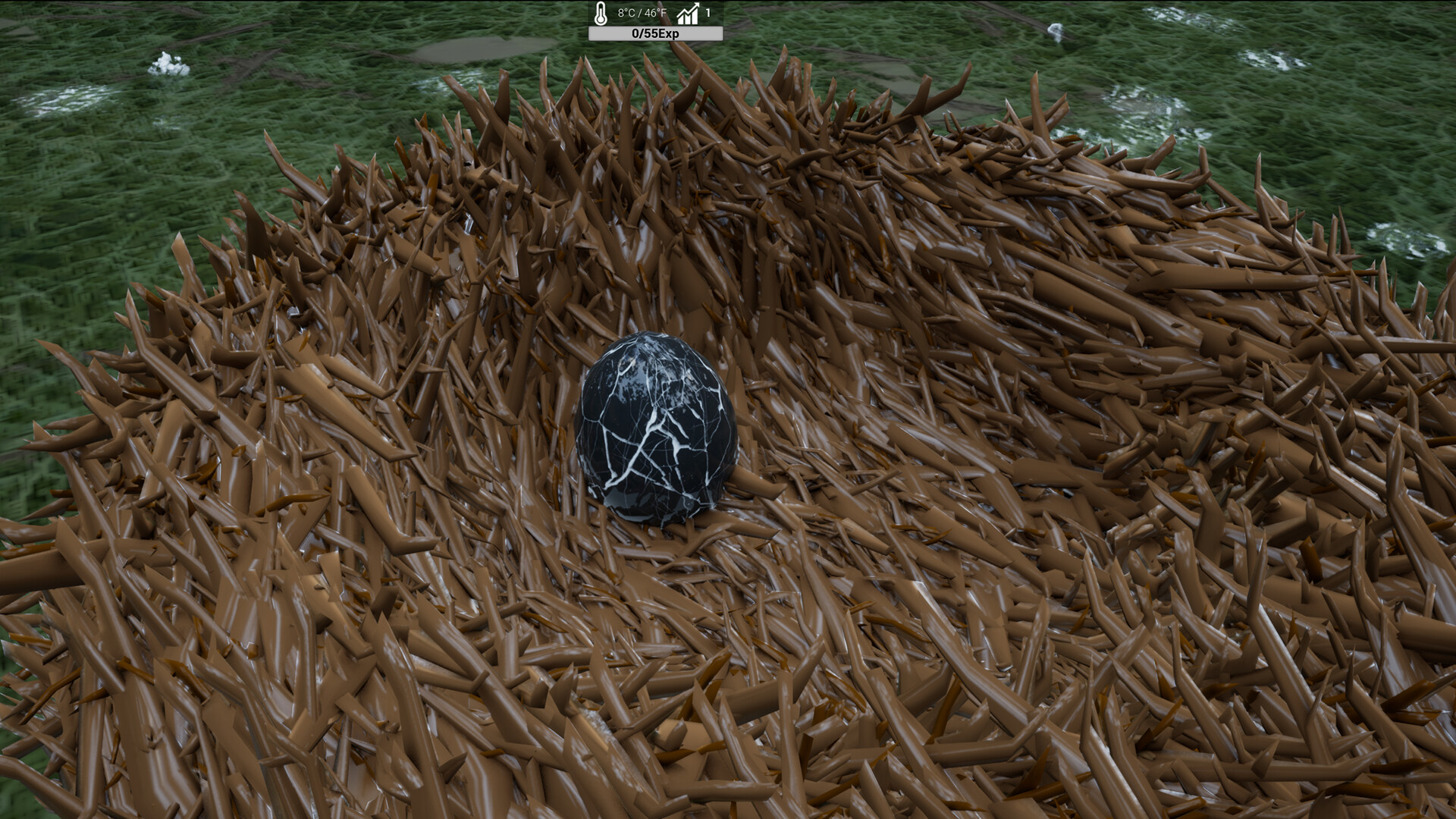
Task: Click the 46°F temperature reading
Action: (655, 12)
